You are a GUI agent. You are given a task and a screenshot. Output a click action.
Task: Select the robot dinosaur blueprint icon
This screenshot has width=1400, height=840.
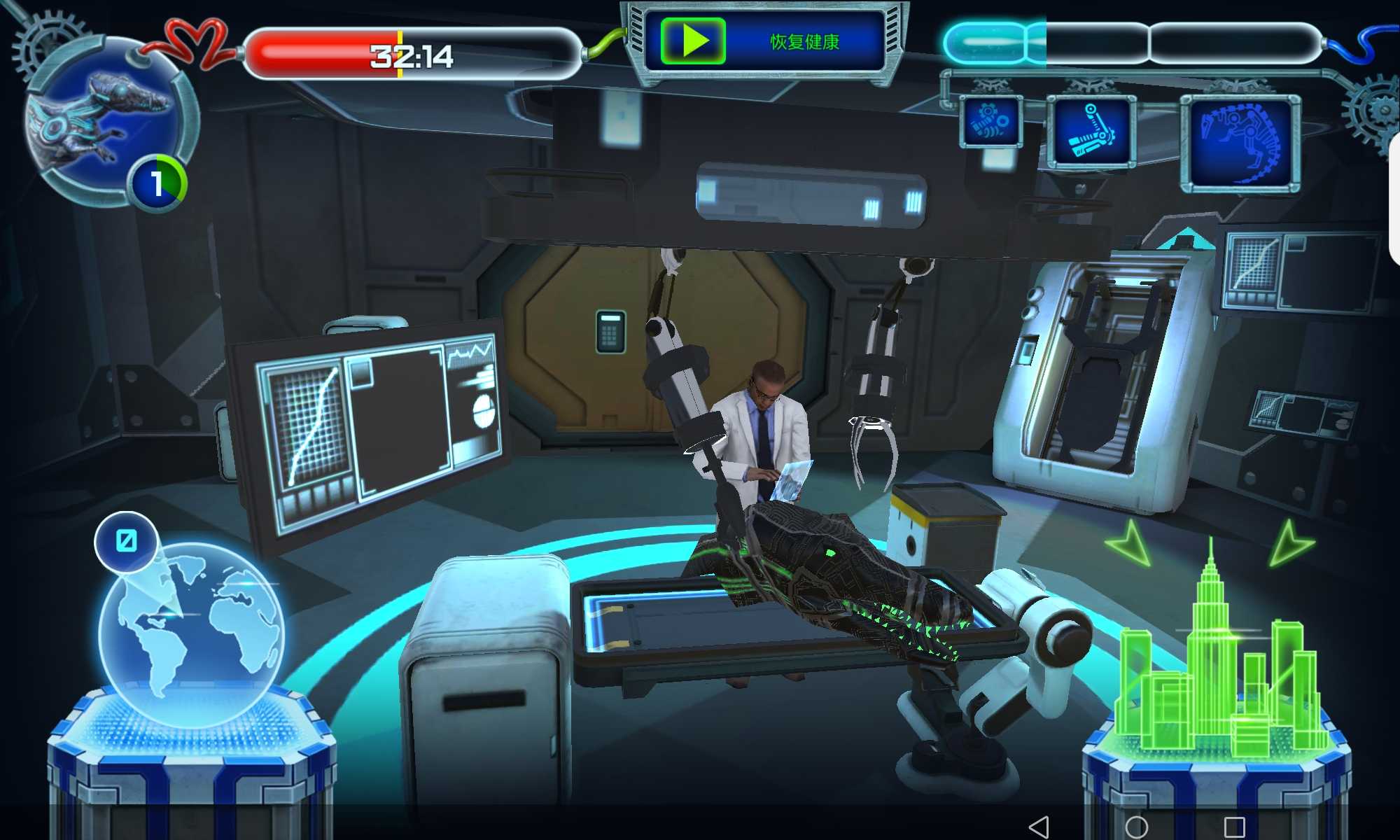coord(1240,143)
